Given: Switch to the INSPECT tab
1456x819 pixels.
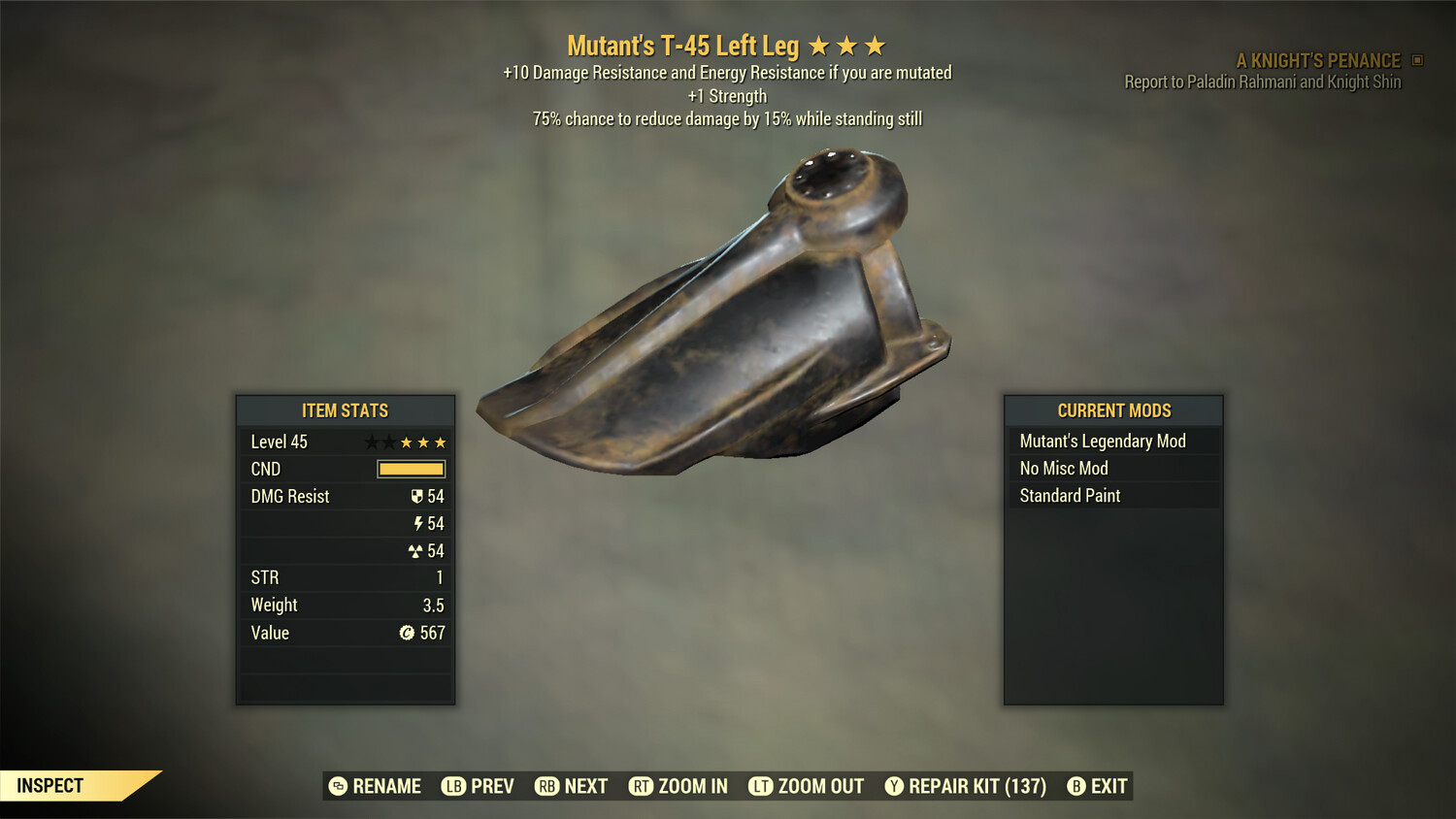Looking at the screenshot, I should (x=50, y=785).
